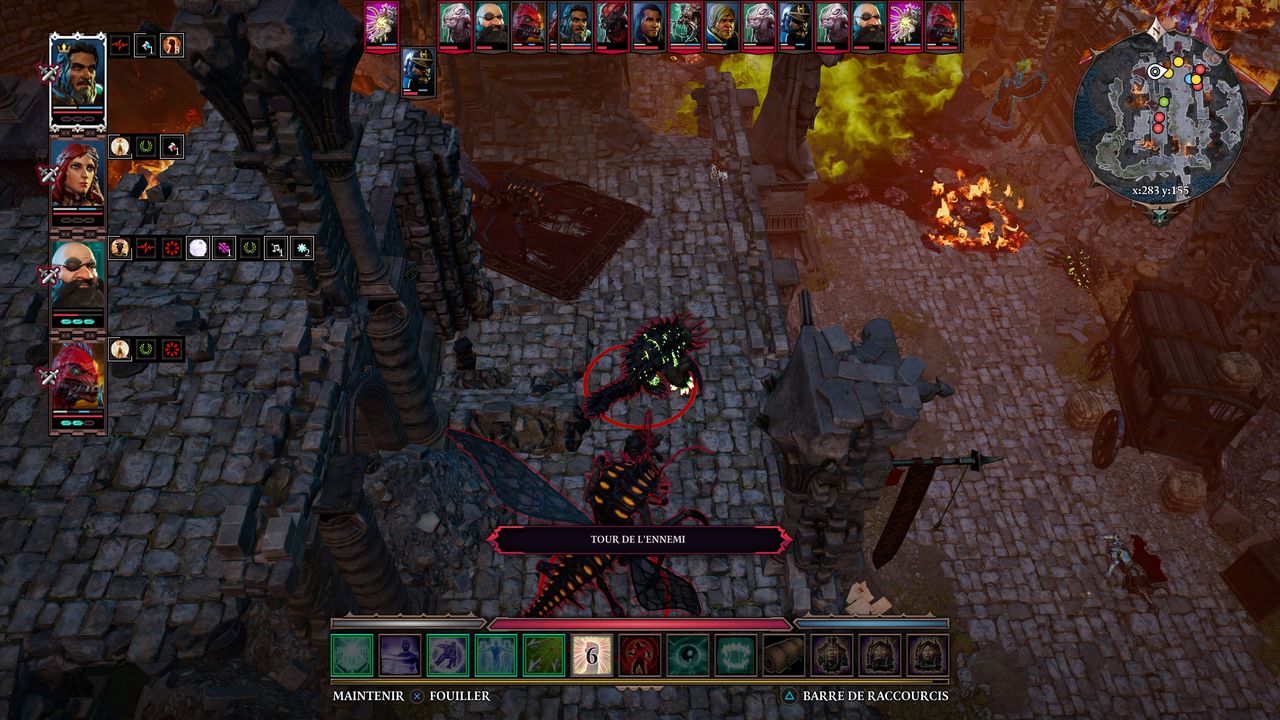This screenshot has width=1280, height=720.
Task: Use the blue glowing figures skill
Action: click(496, 655)
